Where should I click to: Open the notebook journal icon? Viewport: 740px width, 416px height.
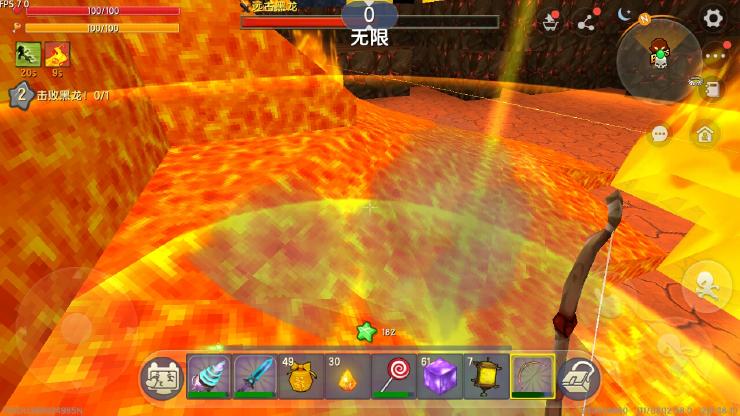[x=712, y=90]
